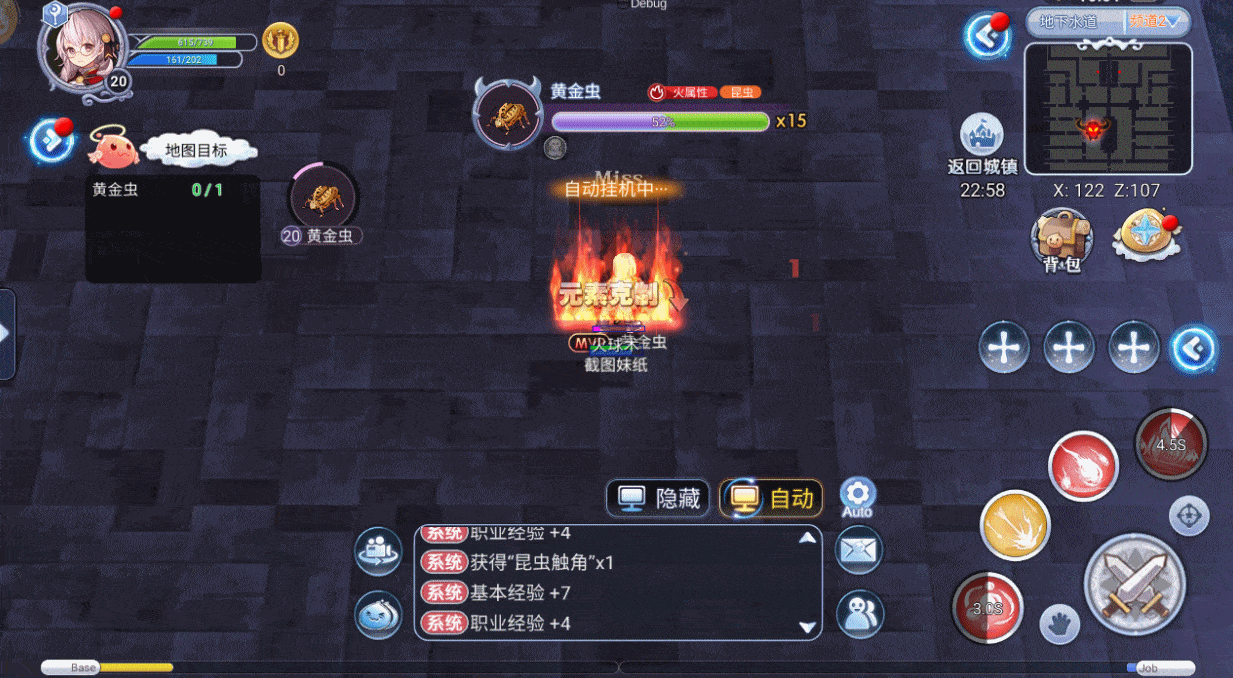Image resolution: width=1233 pixels, height=678 pixels.
Task: Select the 隐藏 hide button
Action: [659, 498]
